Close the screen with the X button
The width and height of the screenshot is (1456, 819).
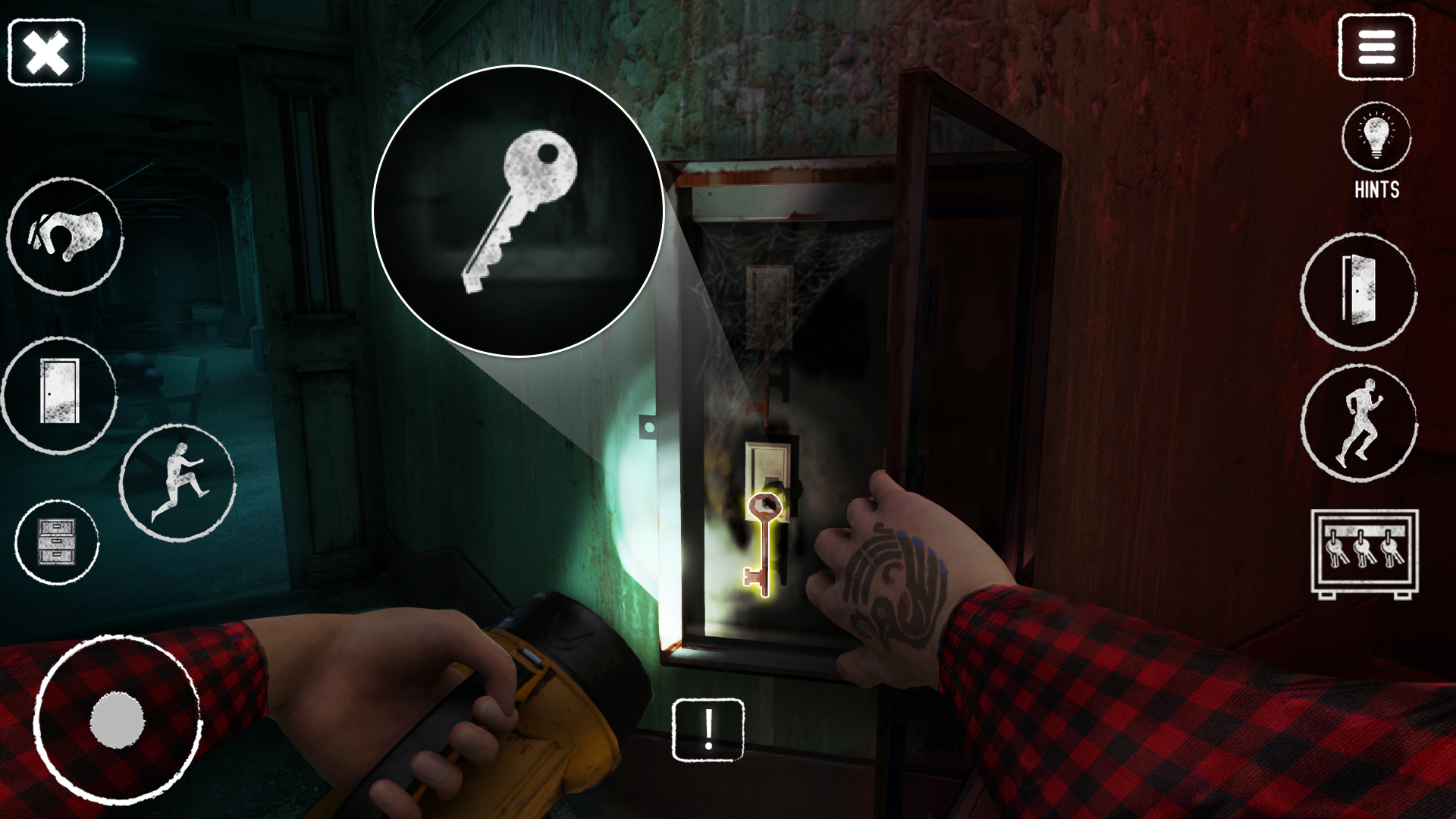pos(45,51)
